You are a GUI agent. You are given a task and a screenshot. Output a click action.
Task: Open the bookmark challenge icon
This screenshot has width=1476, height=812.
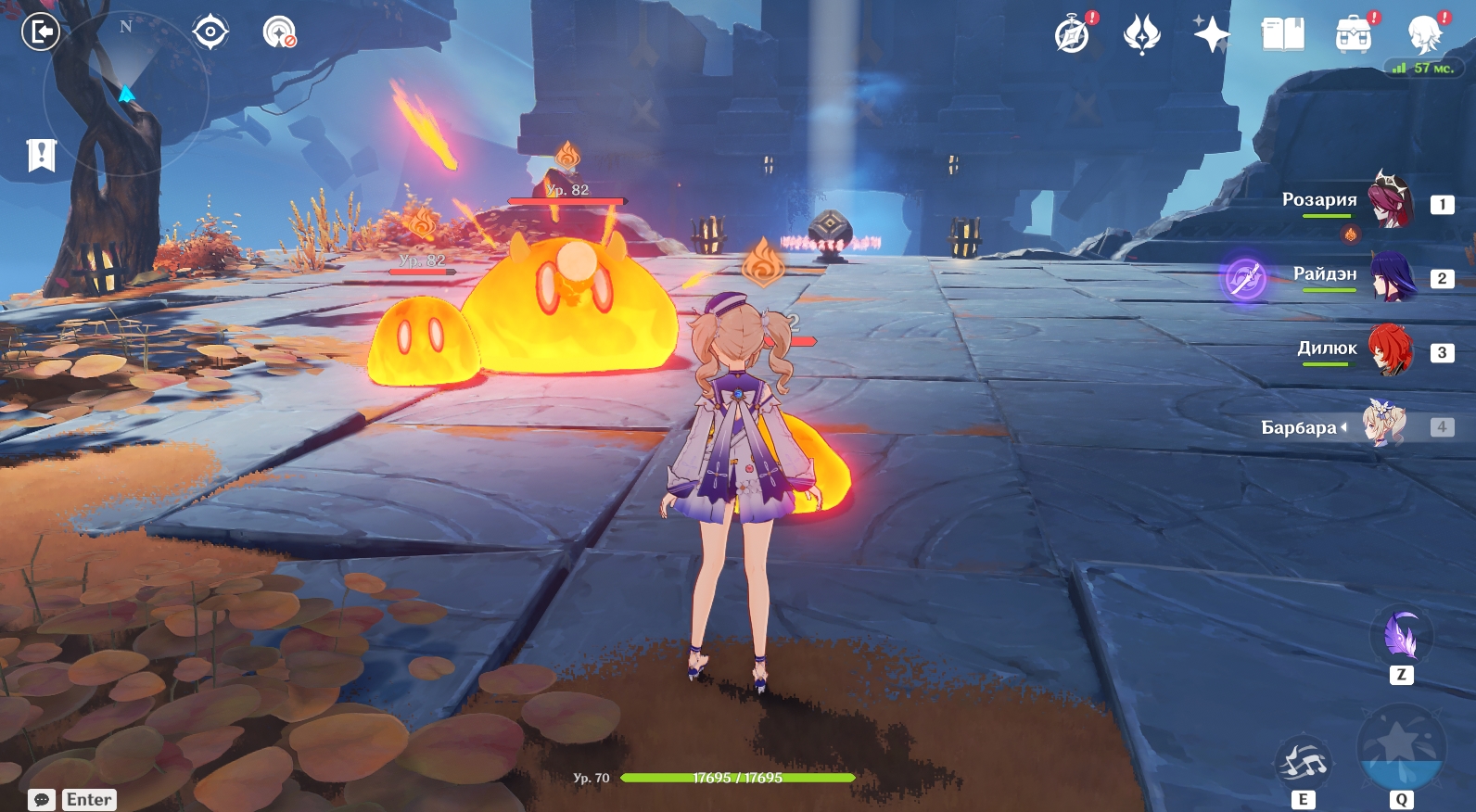coord(42,155)
